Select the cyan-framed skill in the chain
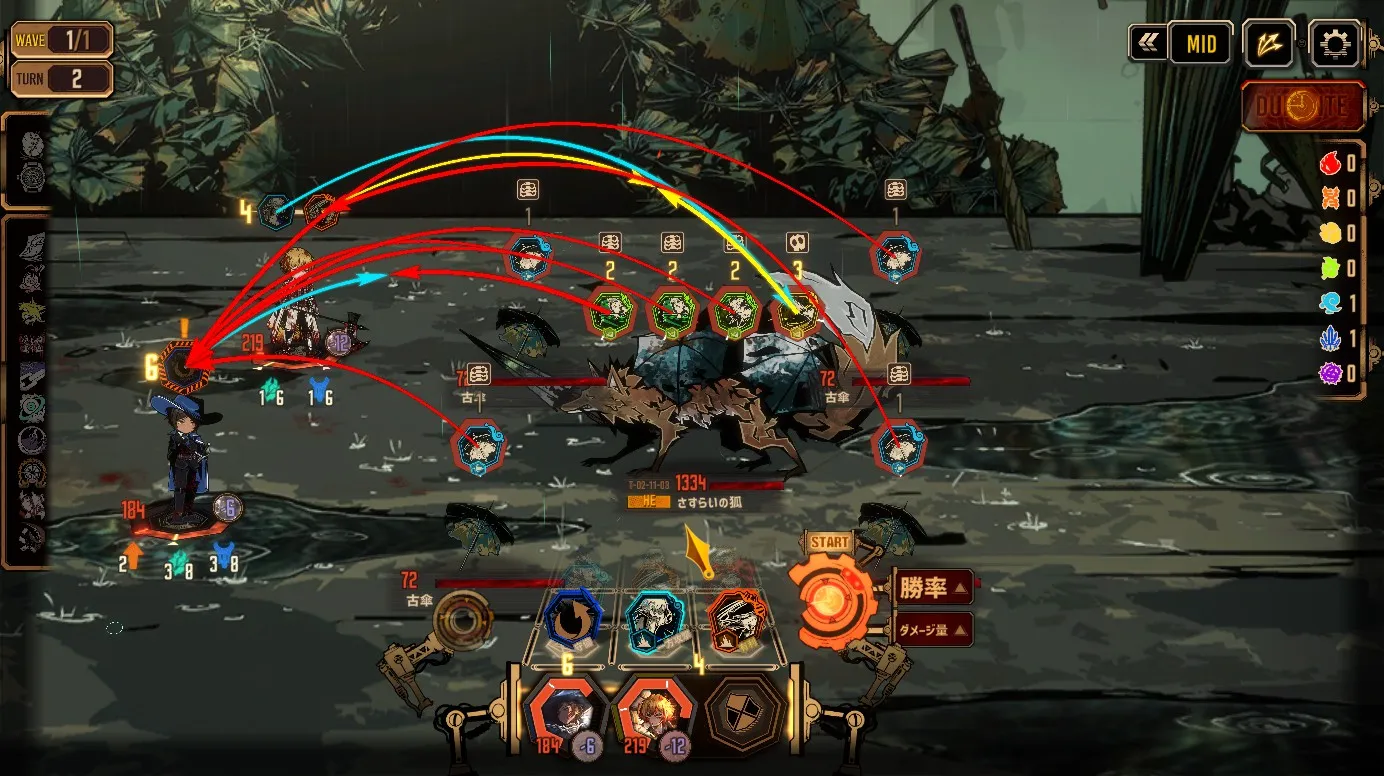 coord(654,620)
